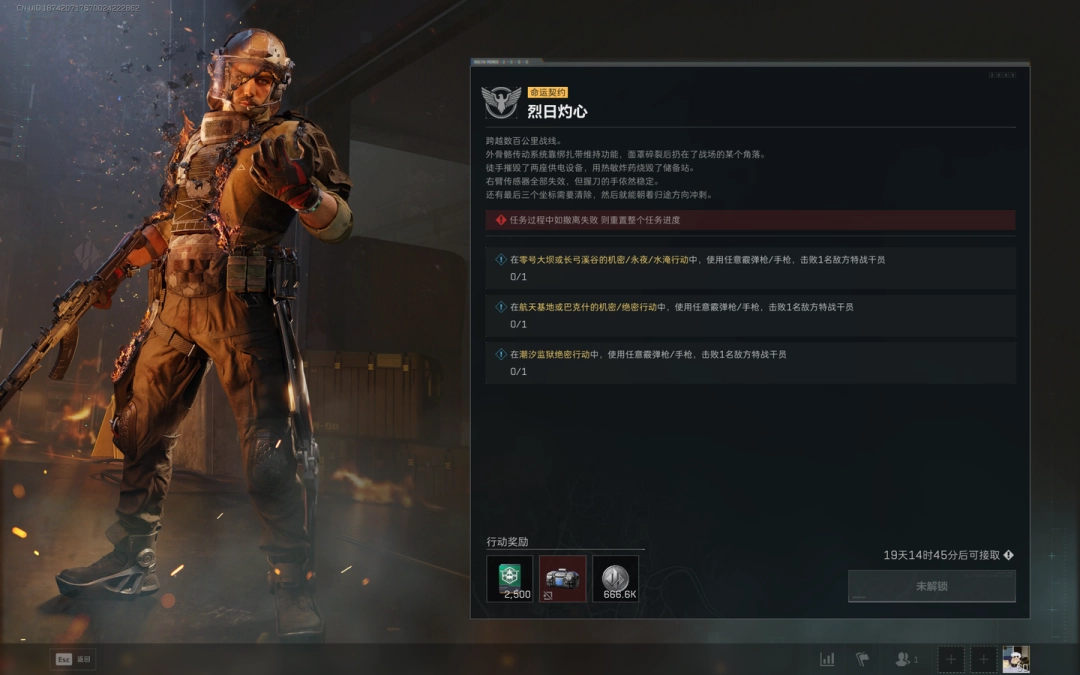Inspect the supply case reward item
This screenshot has width=1080, height=675.
click(x=562, y=578)
